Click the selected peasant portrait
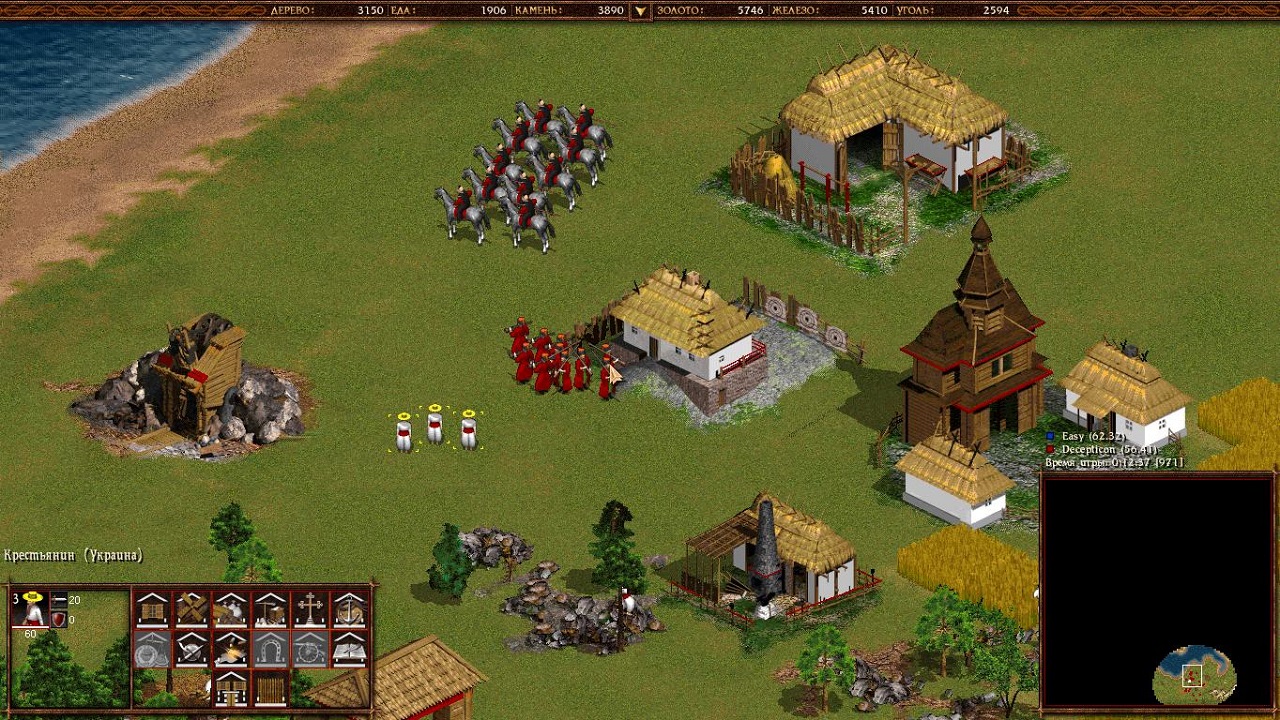This screenshot has height=720, width=1280. [x=32, y=609]
